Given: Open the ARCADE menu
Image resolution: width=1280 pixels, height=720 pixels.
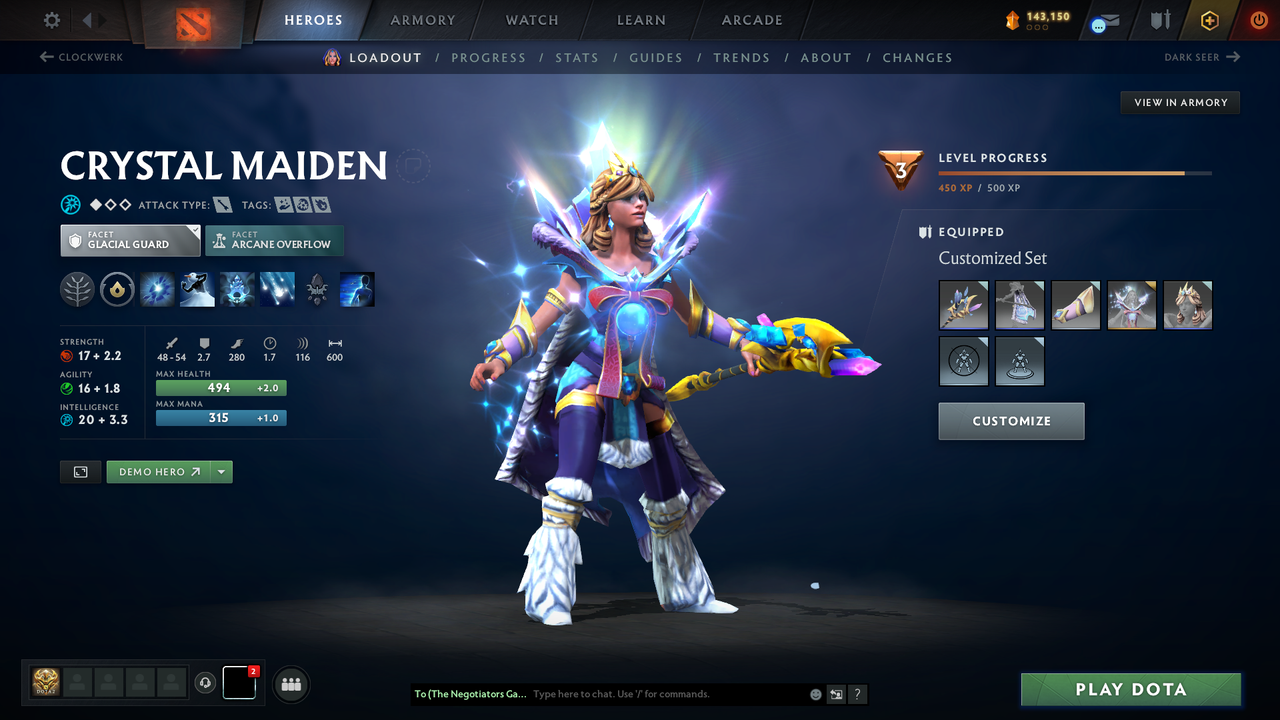Looking at the screenshot, I should point(751,19).
